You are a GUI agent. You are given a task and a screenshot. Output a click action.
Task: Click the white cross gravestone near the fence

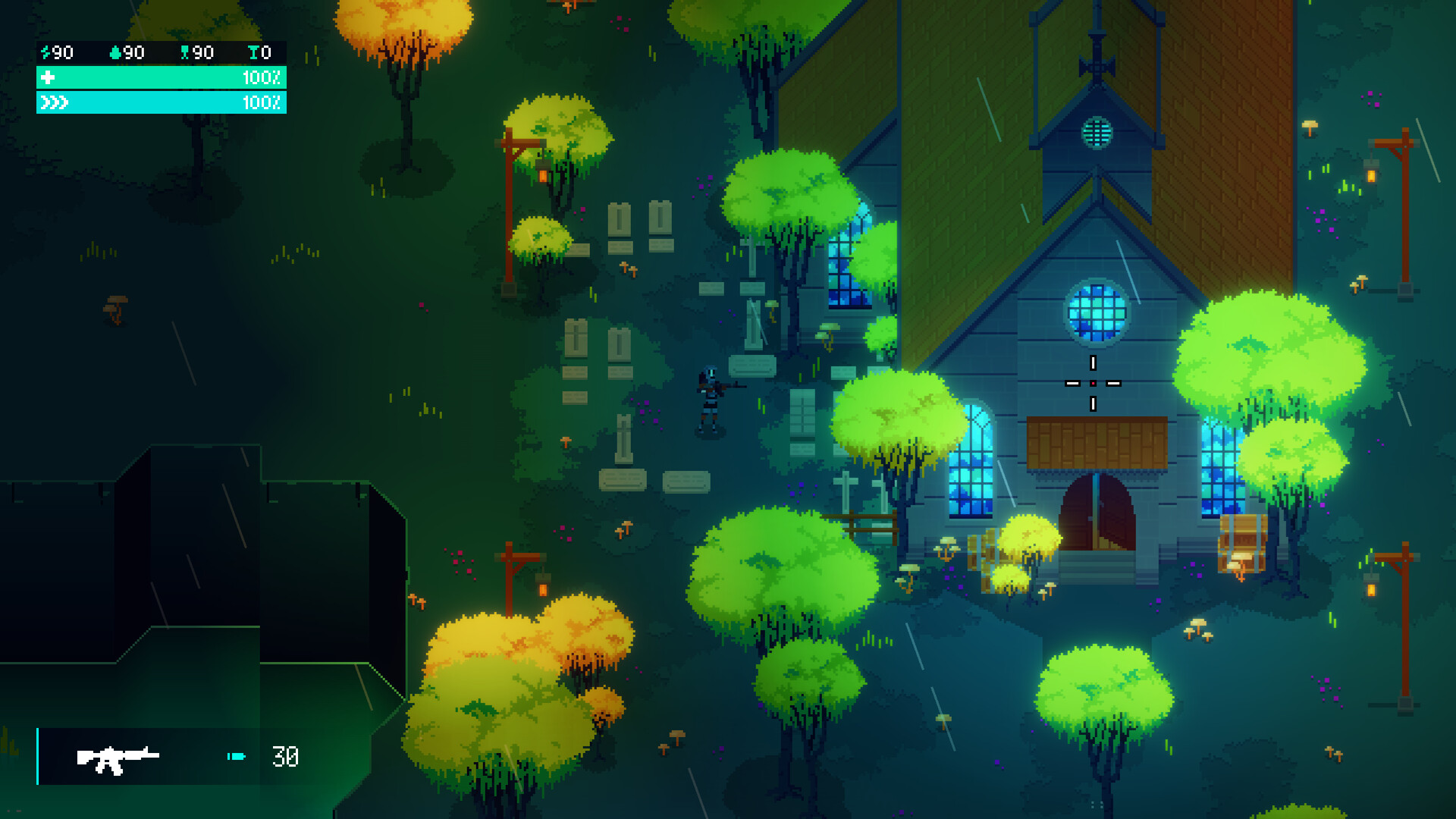coord(847,489)
